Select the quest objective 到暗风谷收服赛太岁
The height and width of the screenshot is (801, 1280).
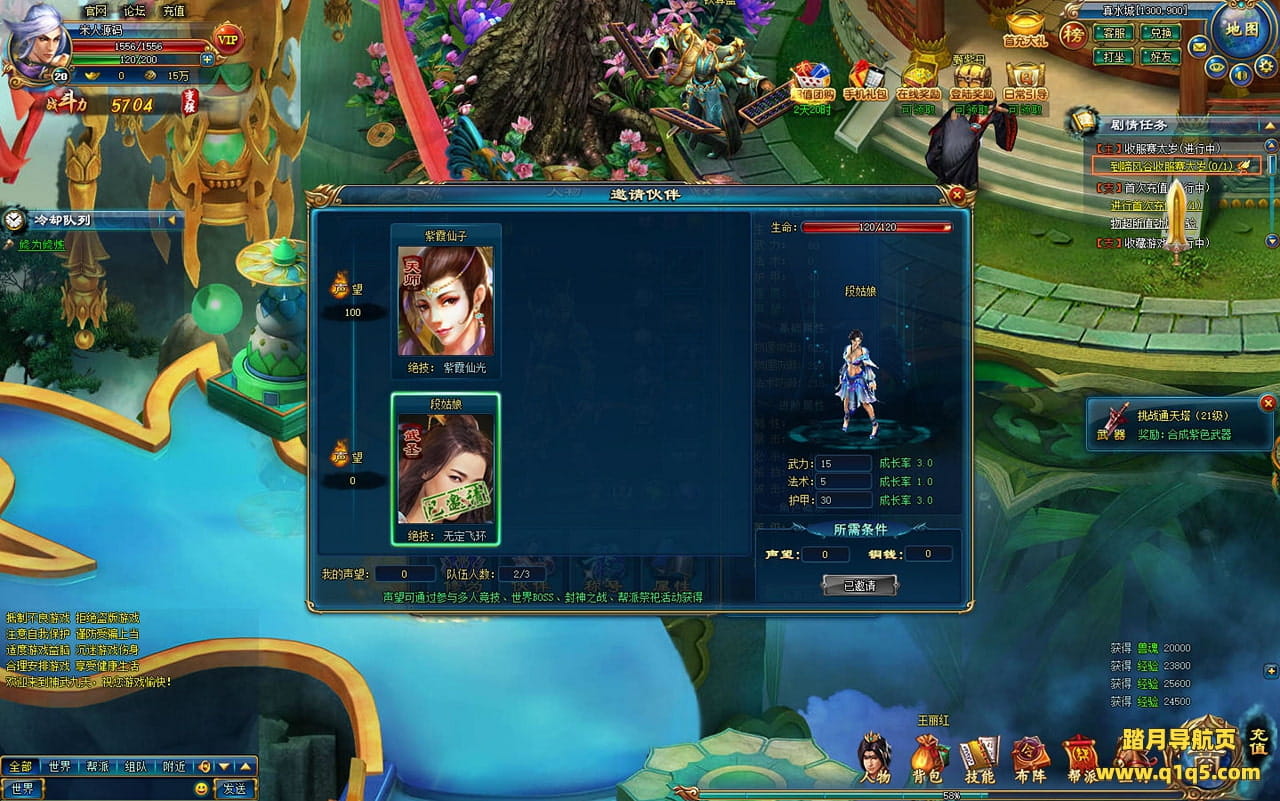(x=1165, y=166)
